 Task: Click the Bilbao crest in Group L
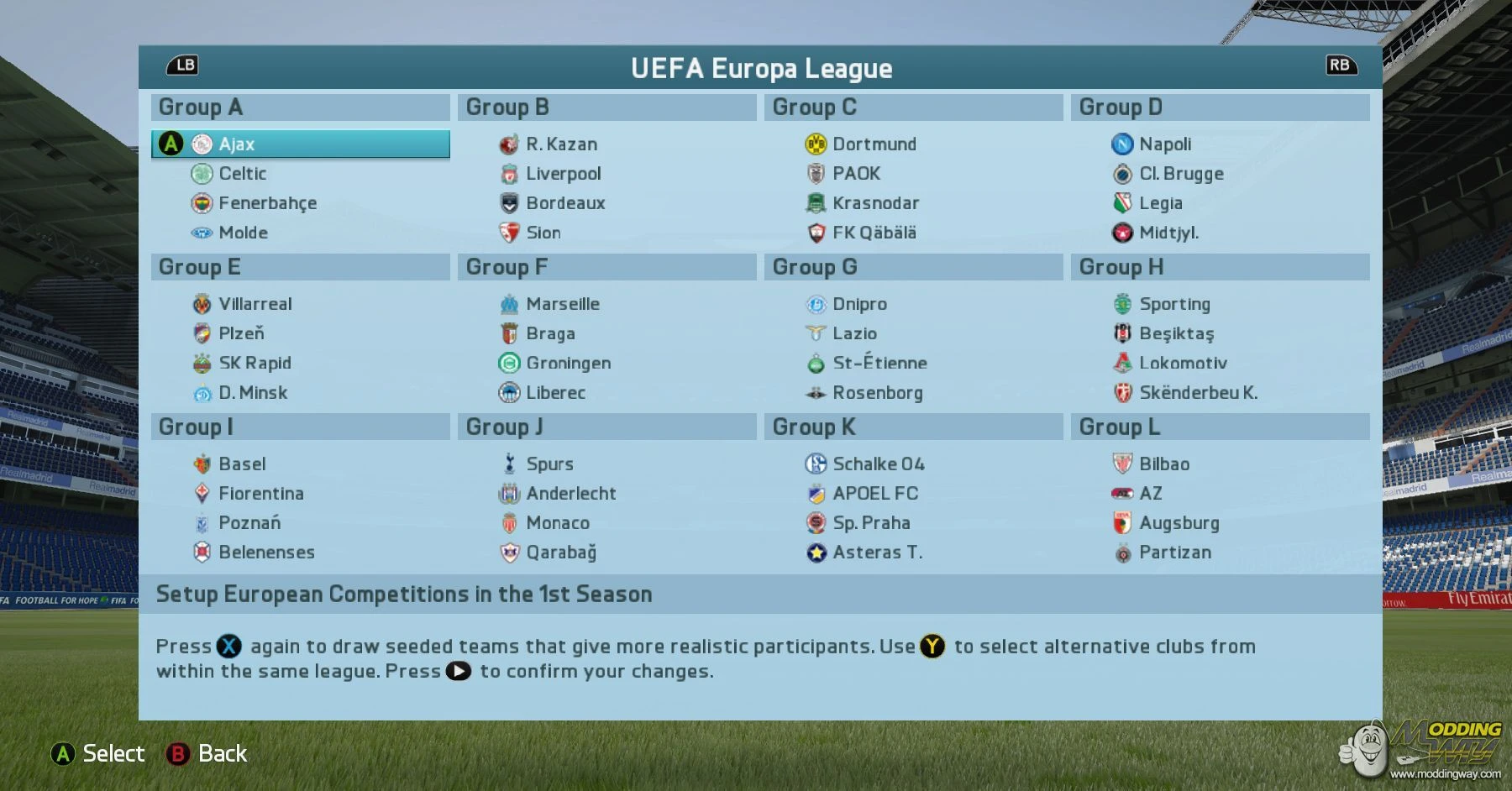(1121, 463)
